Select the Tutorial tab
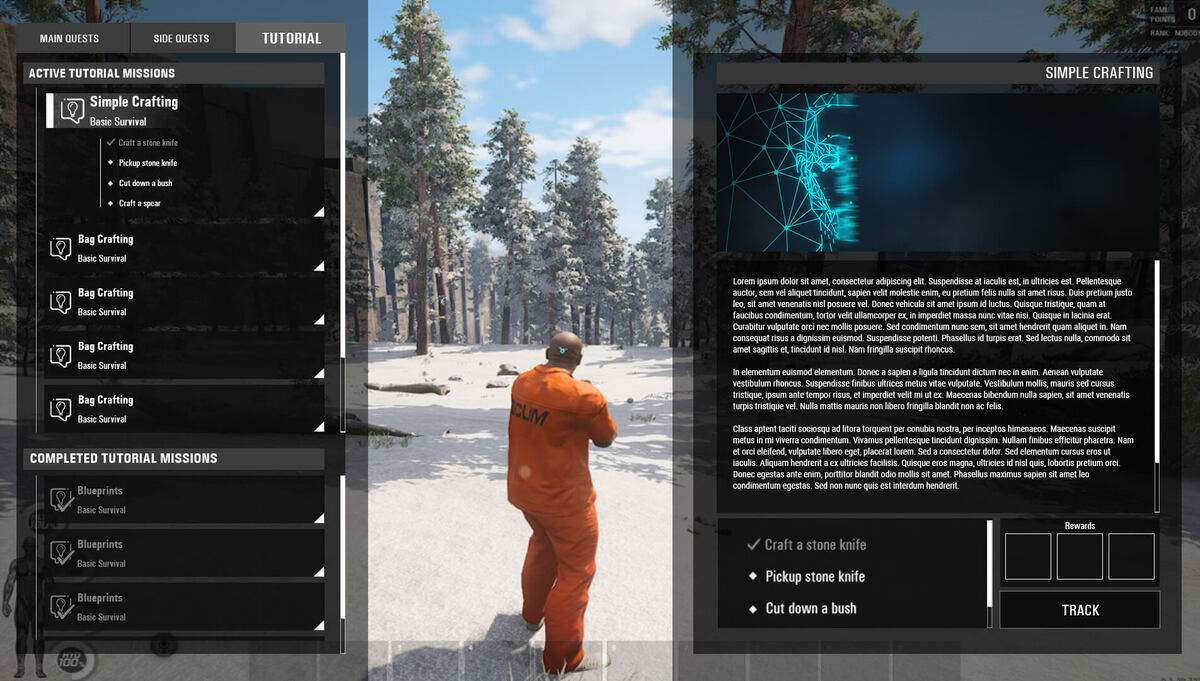The width and height of the screenshot is (1200, 681). click(x=291, y=39)
